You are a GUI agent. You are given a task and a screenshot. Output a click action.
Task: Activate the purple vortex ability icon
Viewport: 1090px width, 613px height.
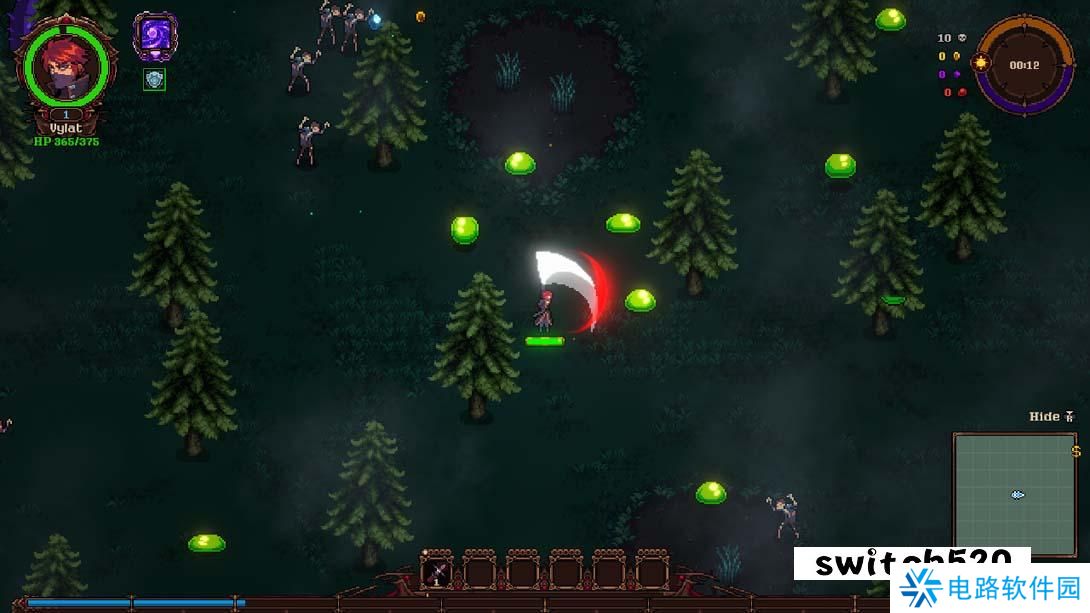155,37
